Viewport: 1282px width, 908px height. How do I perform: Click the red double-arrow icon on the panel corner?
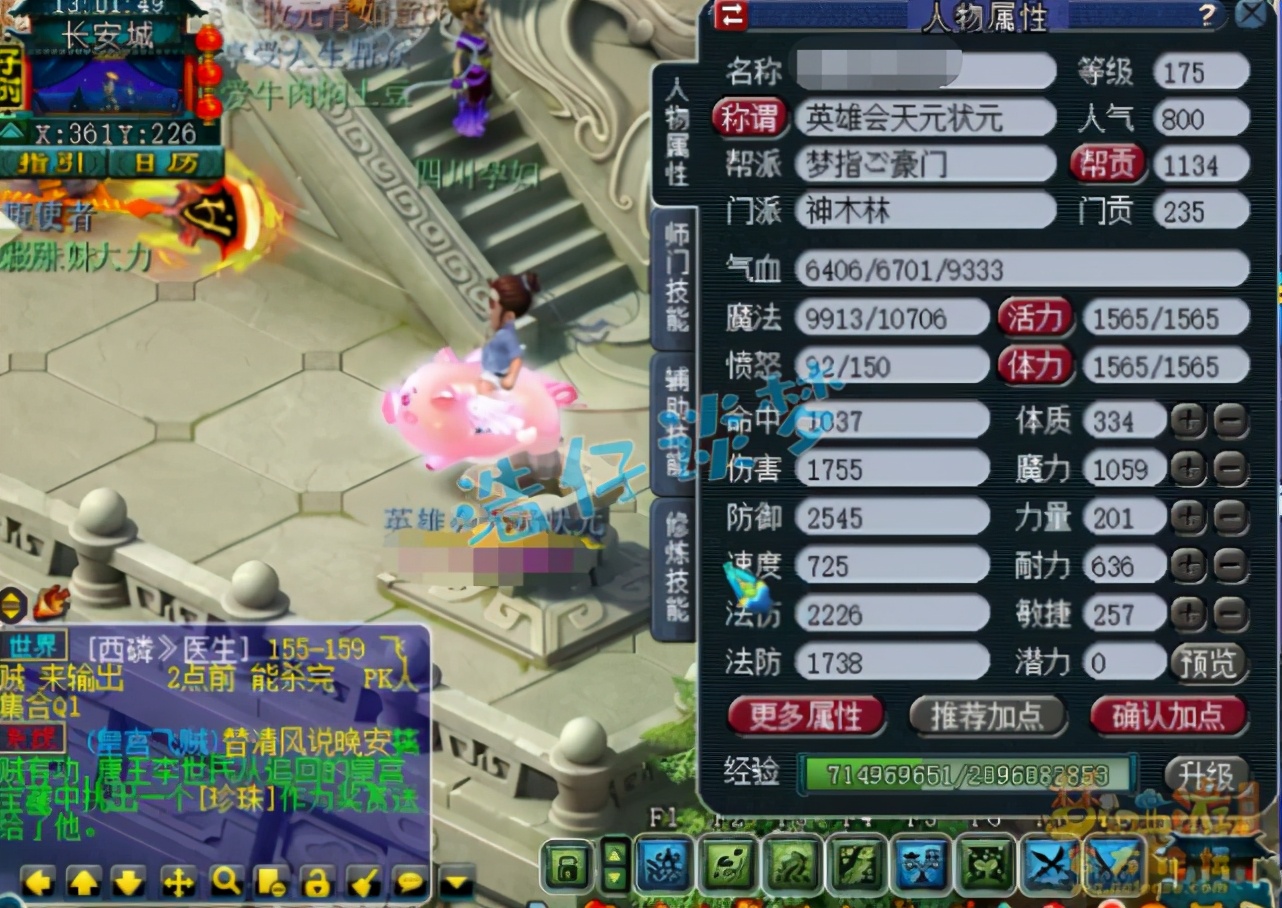pos(733,15)
